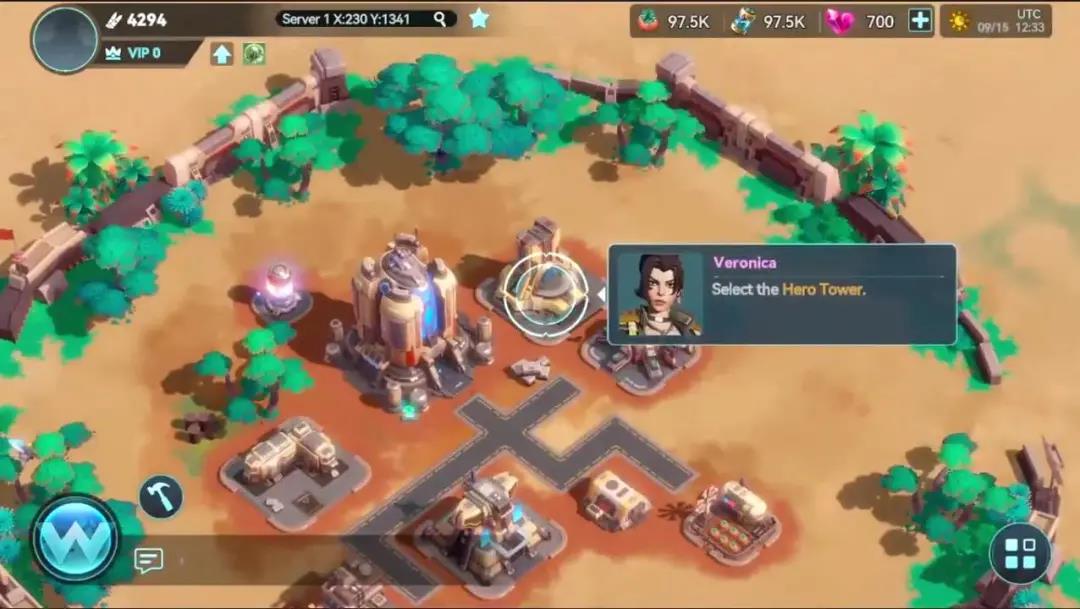This screenshot has height=609, width=1080.
Task: Open the green round buff icon
Action: click(254, 54)
